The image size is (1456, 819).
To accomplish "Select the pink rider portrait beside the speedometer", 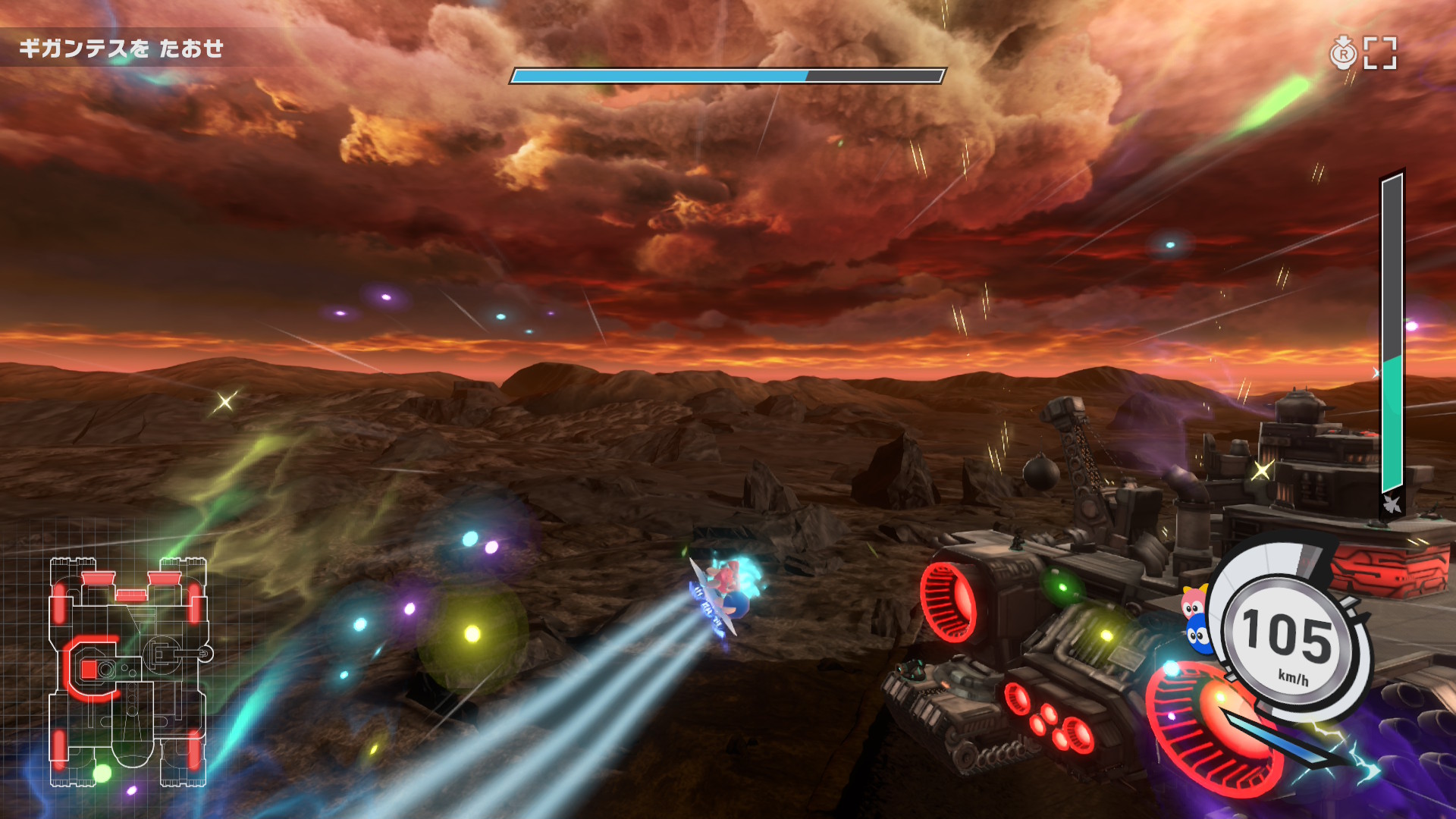I will click(x=1194, y=604).
